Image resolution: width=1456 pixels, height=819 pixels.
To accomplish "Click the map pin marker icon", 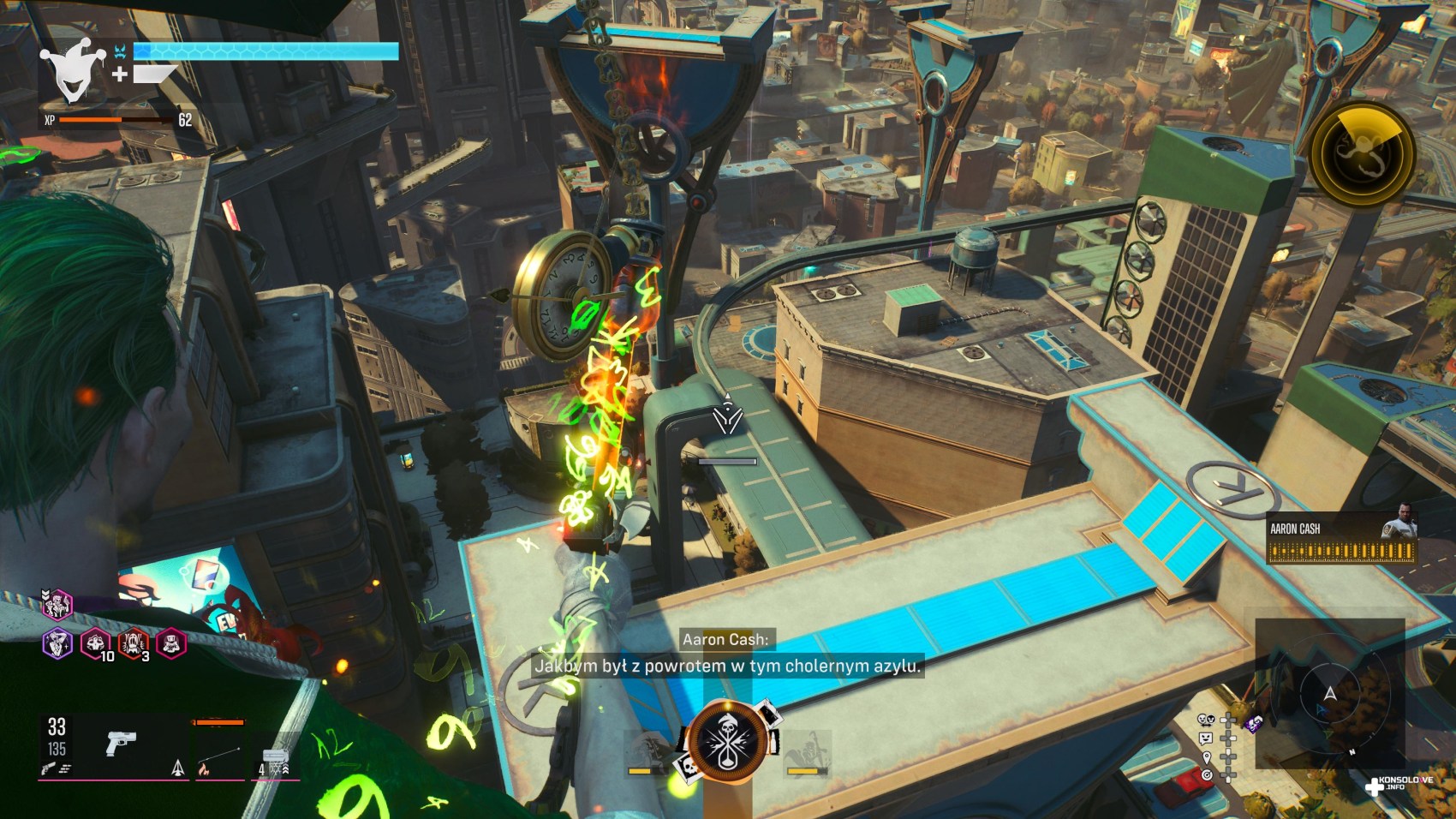I will tap(1206, 757).
